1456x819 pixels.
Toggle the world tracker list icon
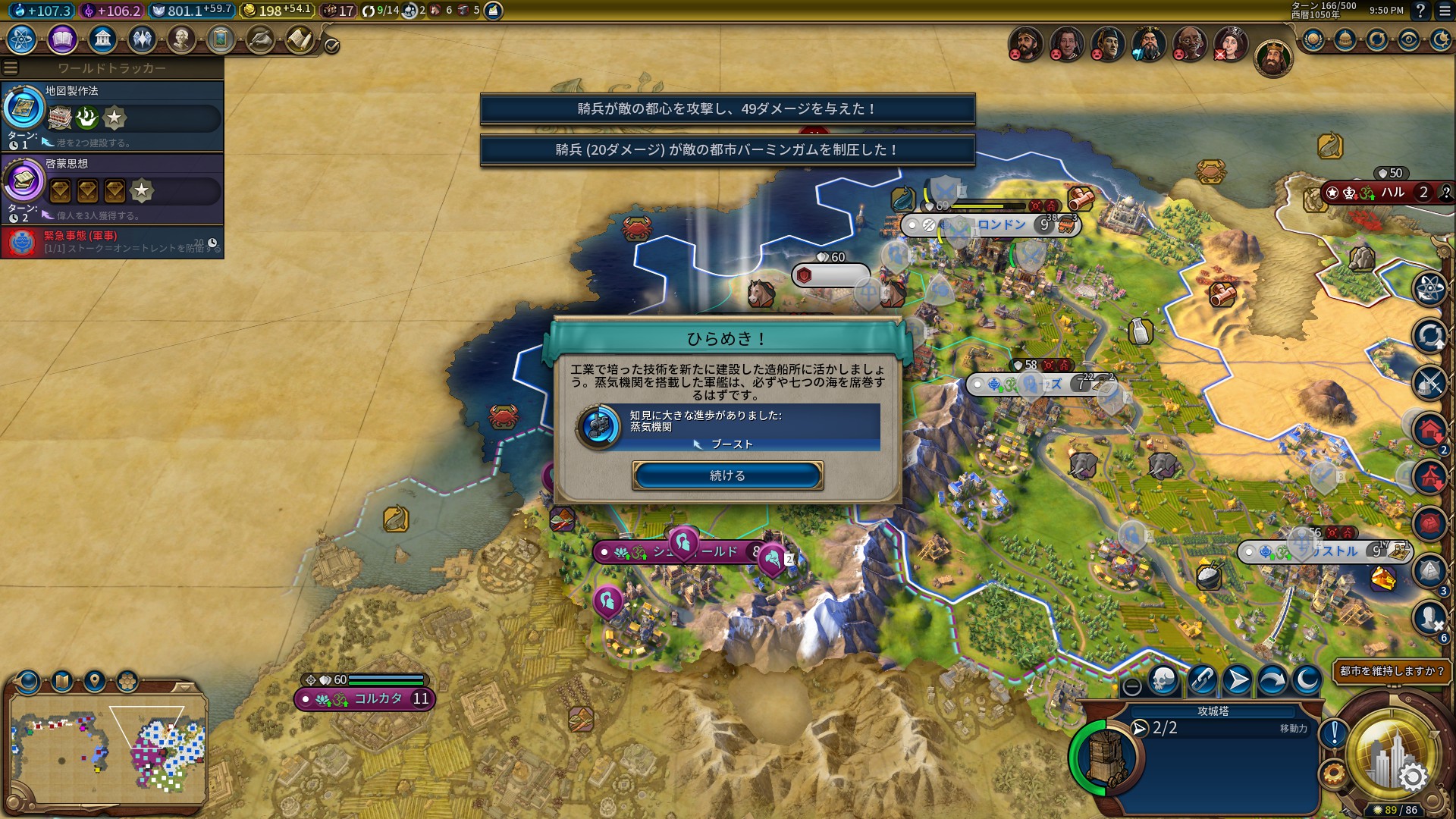point(11,68)
